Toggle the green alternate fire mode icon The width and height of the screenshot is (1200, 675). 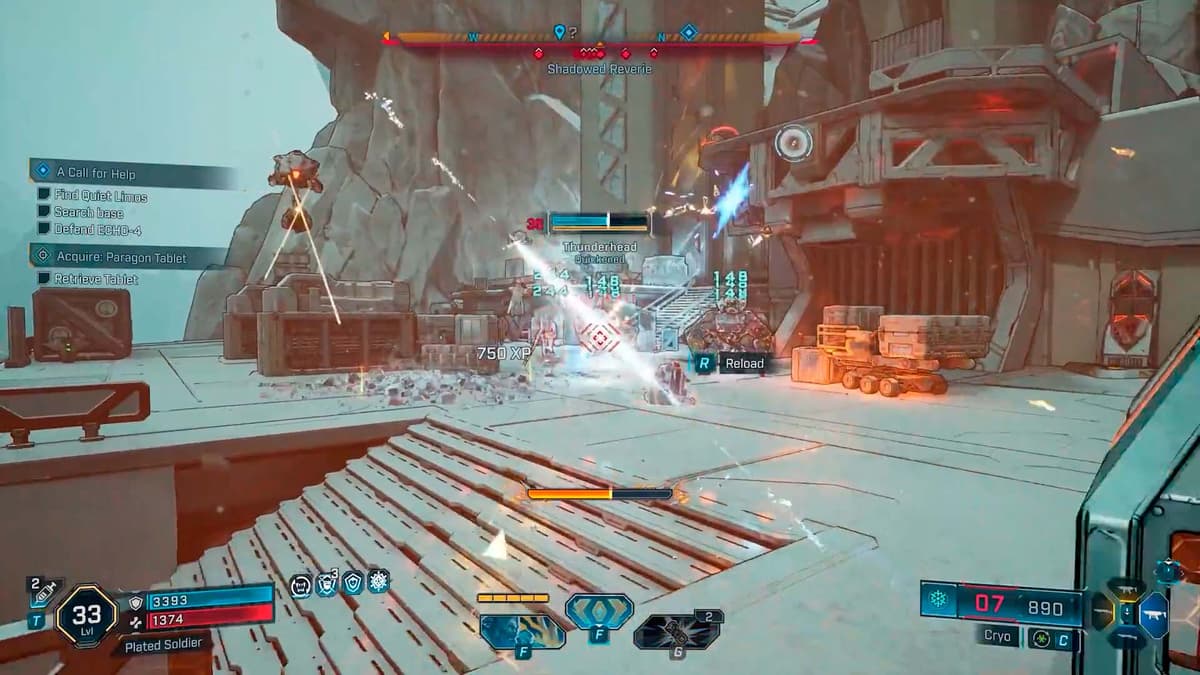tap(1039, 637)
